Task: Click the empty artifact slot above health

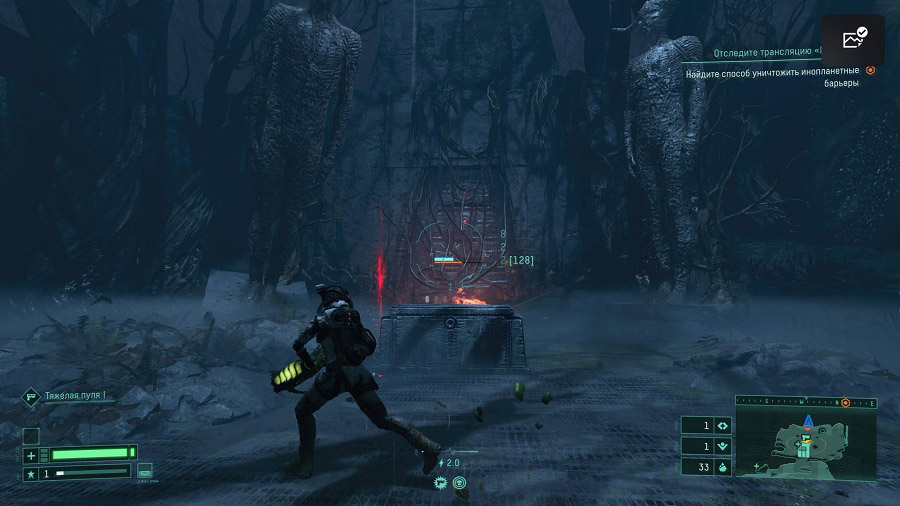Action: (x=31, y=435)
